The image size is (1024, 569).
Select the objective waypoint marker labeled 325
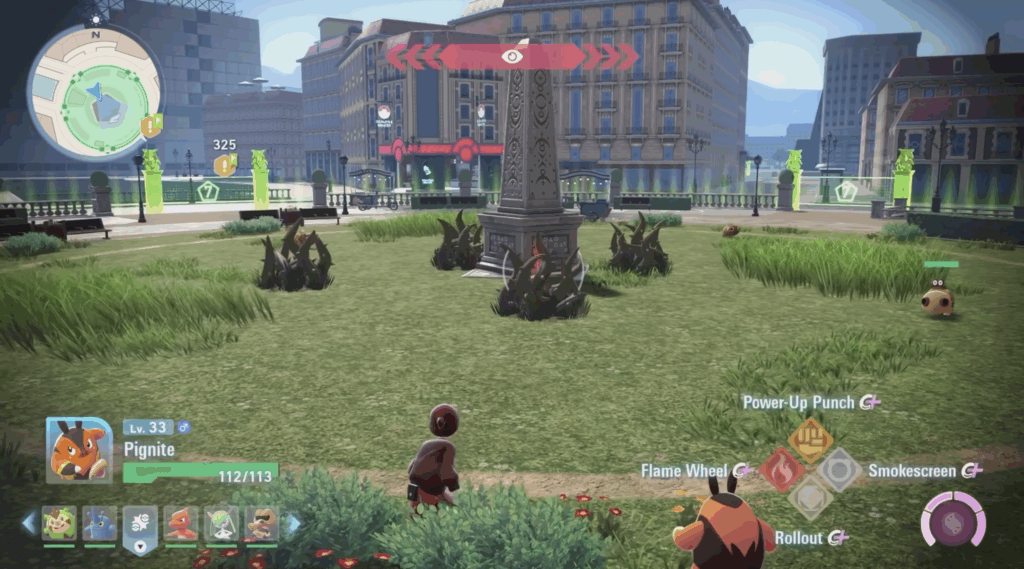[x=224, y=164]
